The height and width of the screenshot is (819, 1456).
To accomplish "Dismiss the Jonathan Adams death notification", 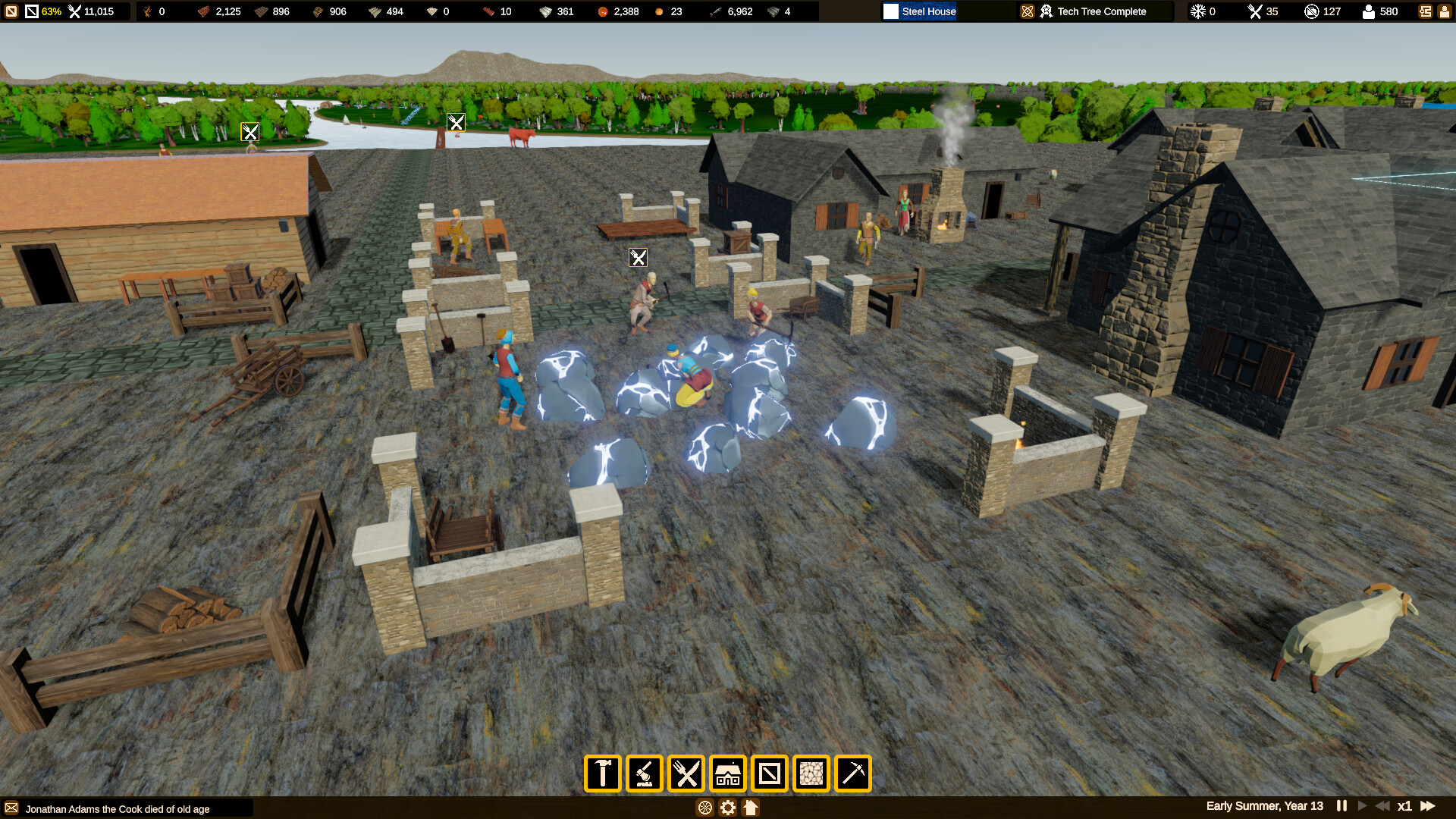I will pyautogui.click(x=118, y=809).
